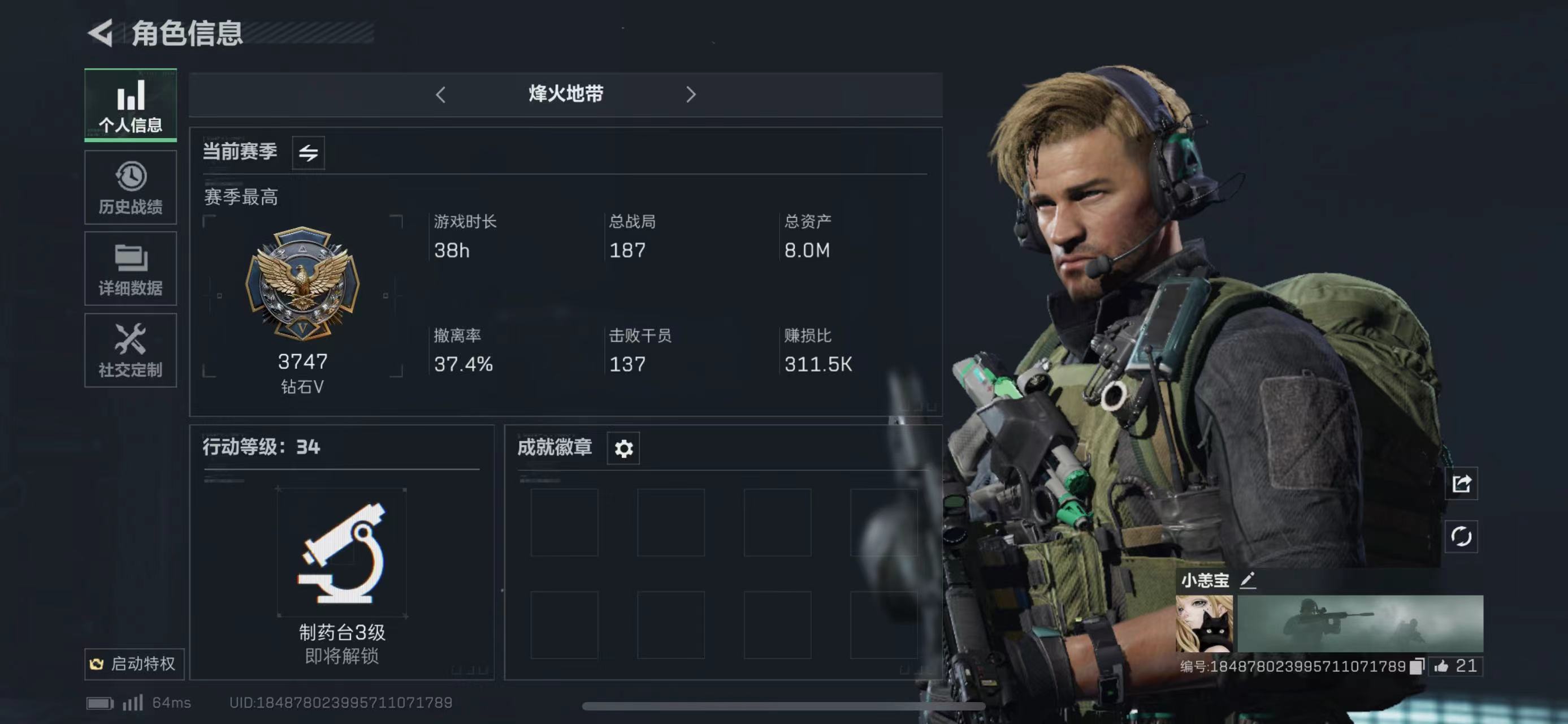The image size is (1568, 724).
Task: Click the sniper profile banner image
Action: point(1360,623)
